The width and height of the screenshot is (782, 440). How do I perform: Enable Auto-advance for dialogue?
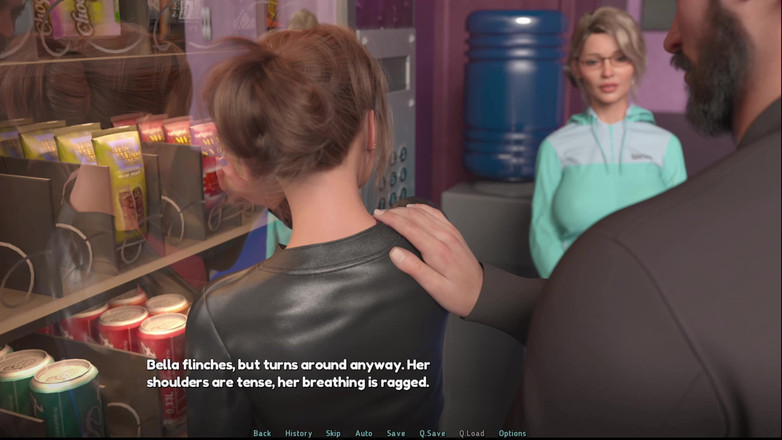[364, 433]
